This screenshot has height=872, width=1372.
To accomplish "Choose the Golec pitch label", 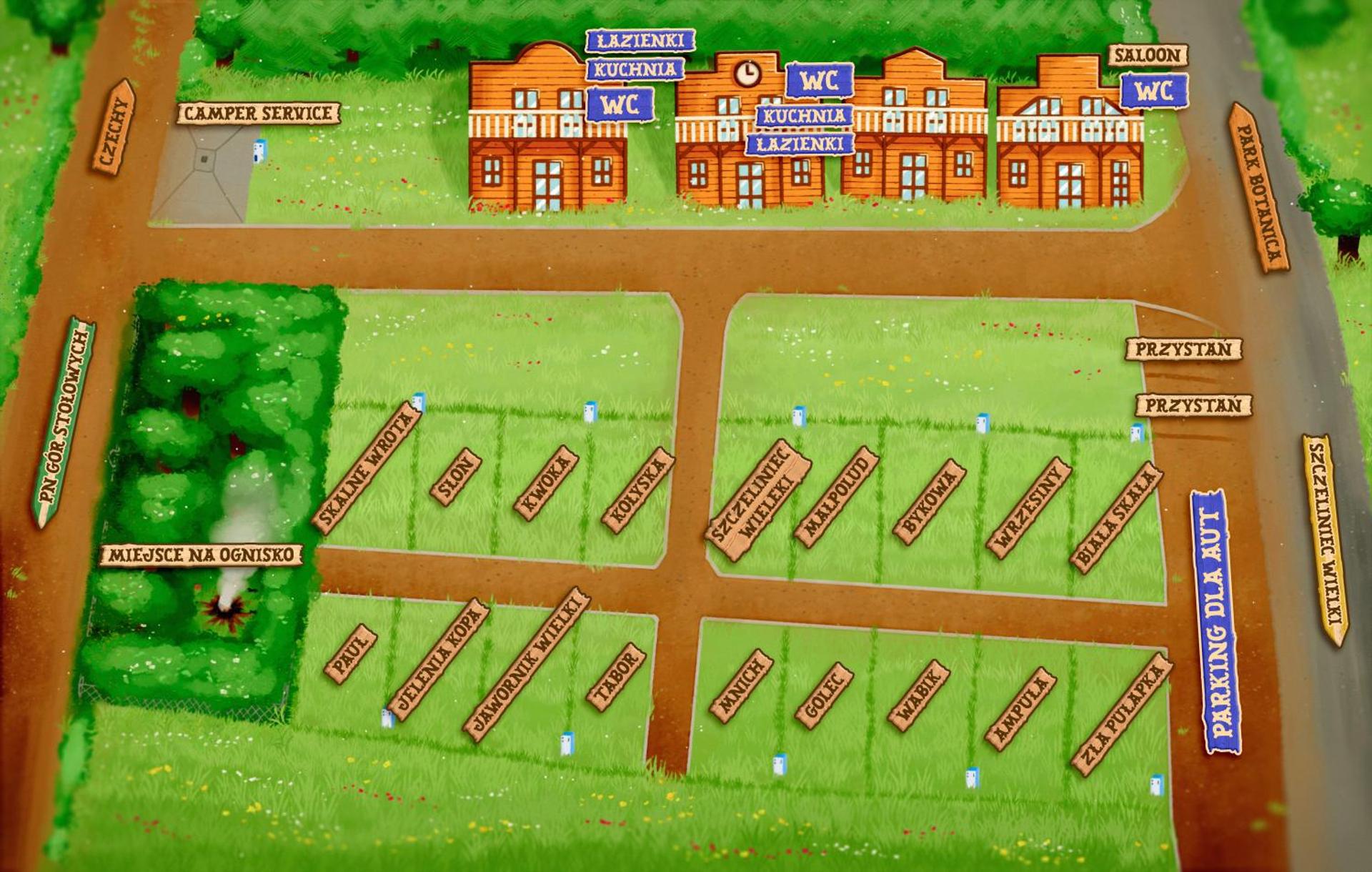I will coord(825,695).
